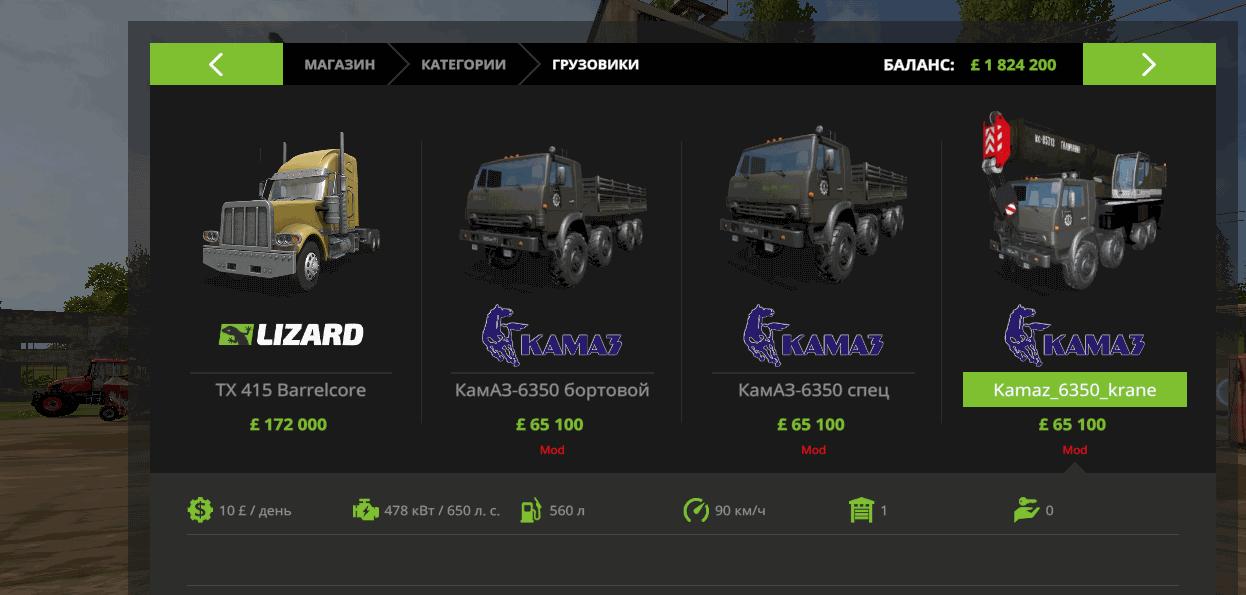Go to the previous shop page arrow
The width and height of the screenshot is (1246, 595).
click(x=216, y=65)
